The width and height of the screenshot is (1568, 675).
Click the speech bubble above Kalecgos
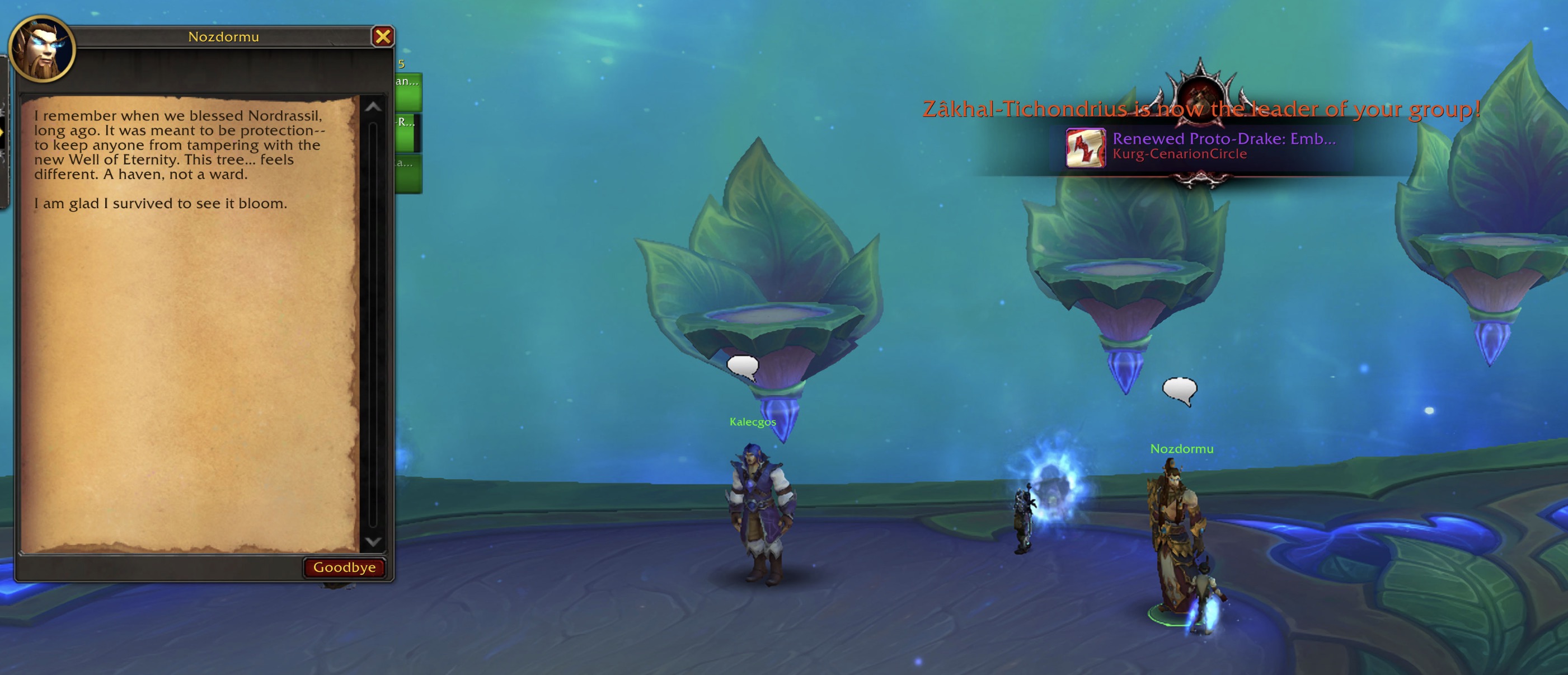click(x=743, y=367)
